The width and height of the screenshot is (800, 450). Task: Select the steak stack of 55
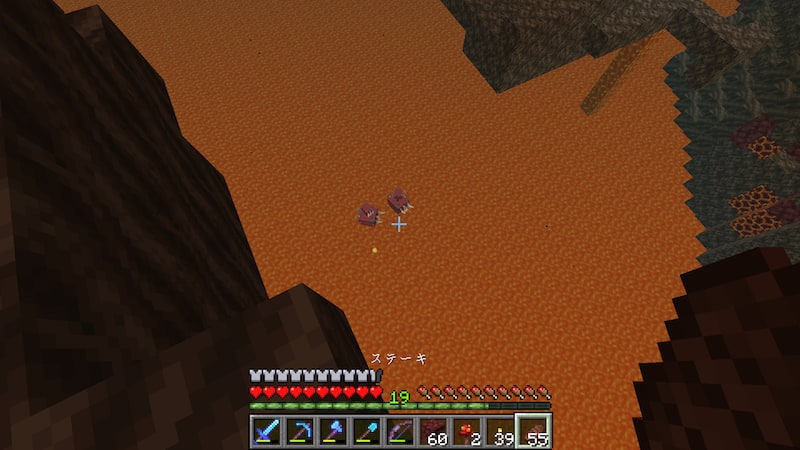[x=533, y=431]
